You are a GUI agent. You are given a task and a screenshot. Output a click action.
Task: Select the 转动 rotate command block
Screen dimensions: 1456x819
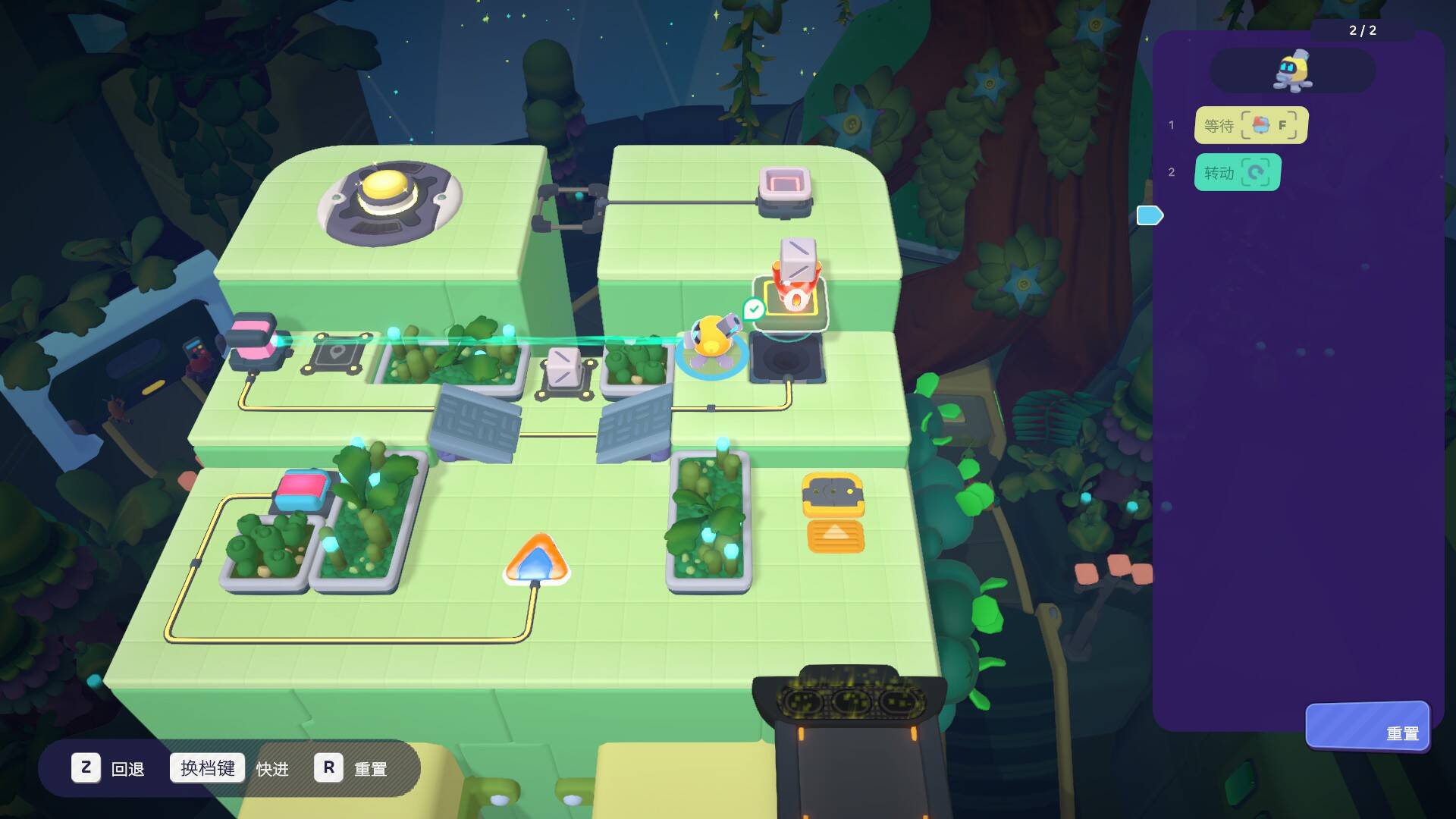pos(1237,172)
